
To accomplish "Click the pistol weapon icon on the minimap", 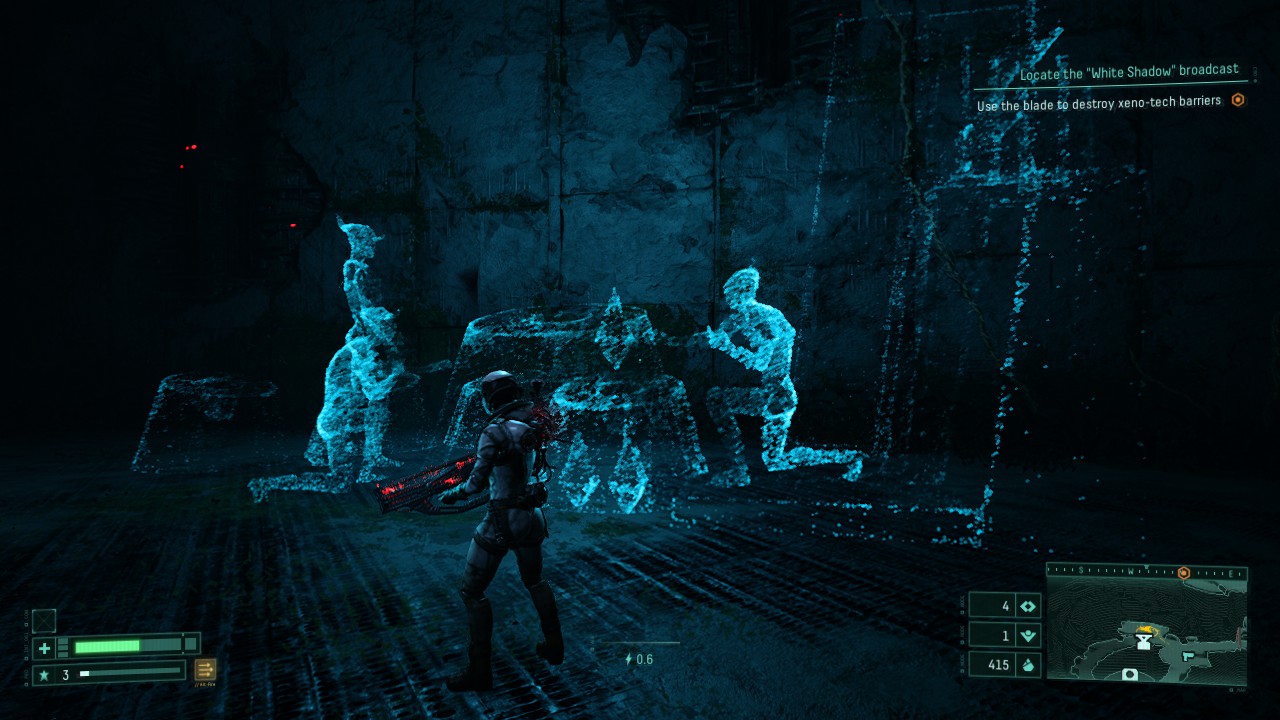I will coord(1188,656).
